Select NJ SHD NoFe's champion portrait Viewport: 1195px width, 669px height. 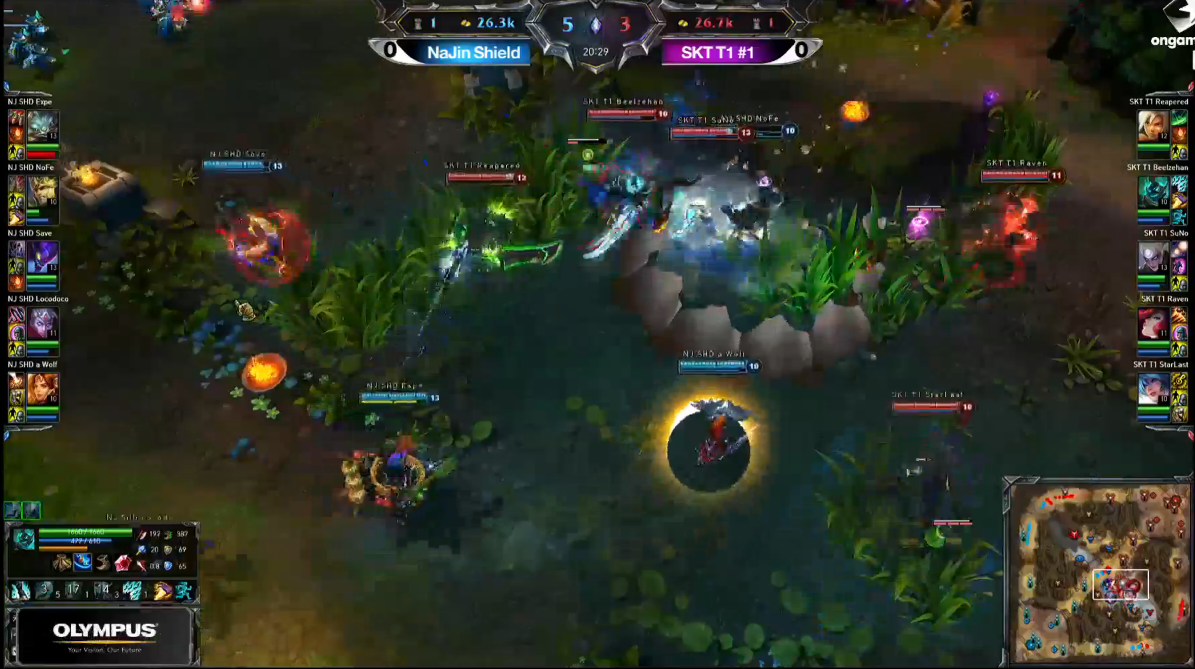point(43,192)
